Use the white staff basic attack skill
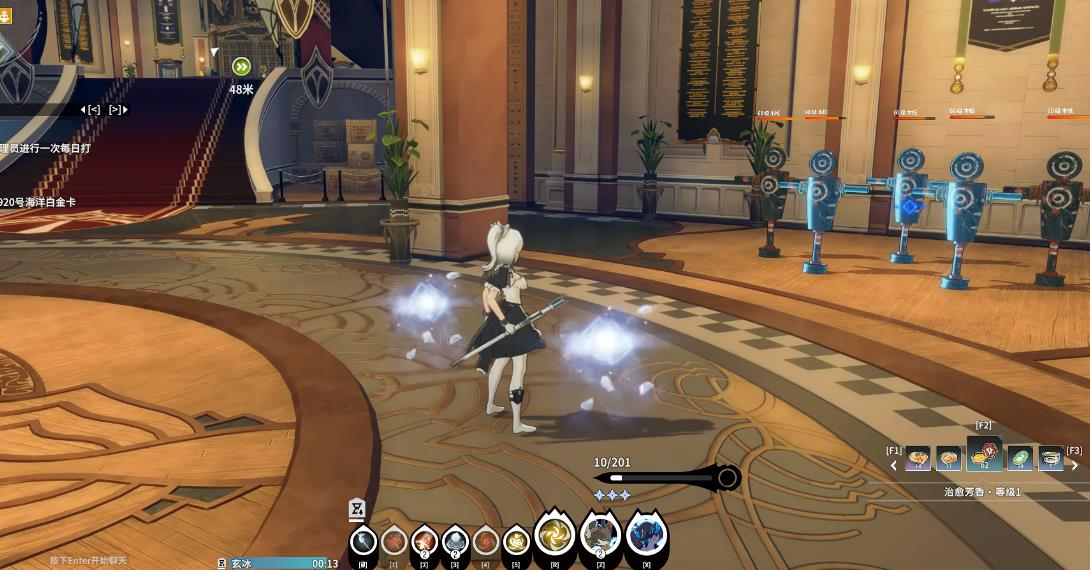1090x570 pixels. (x=364, y=541)
